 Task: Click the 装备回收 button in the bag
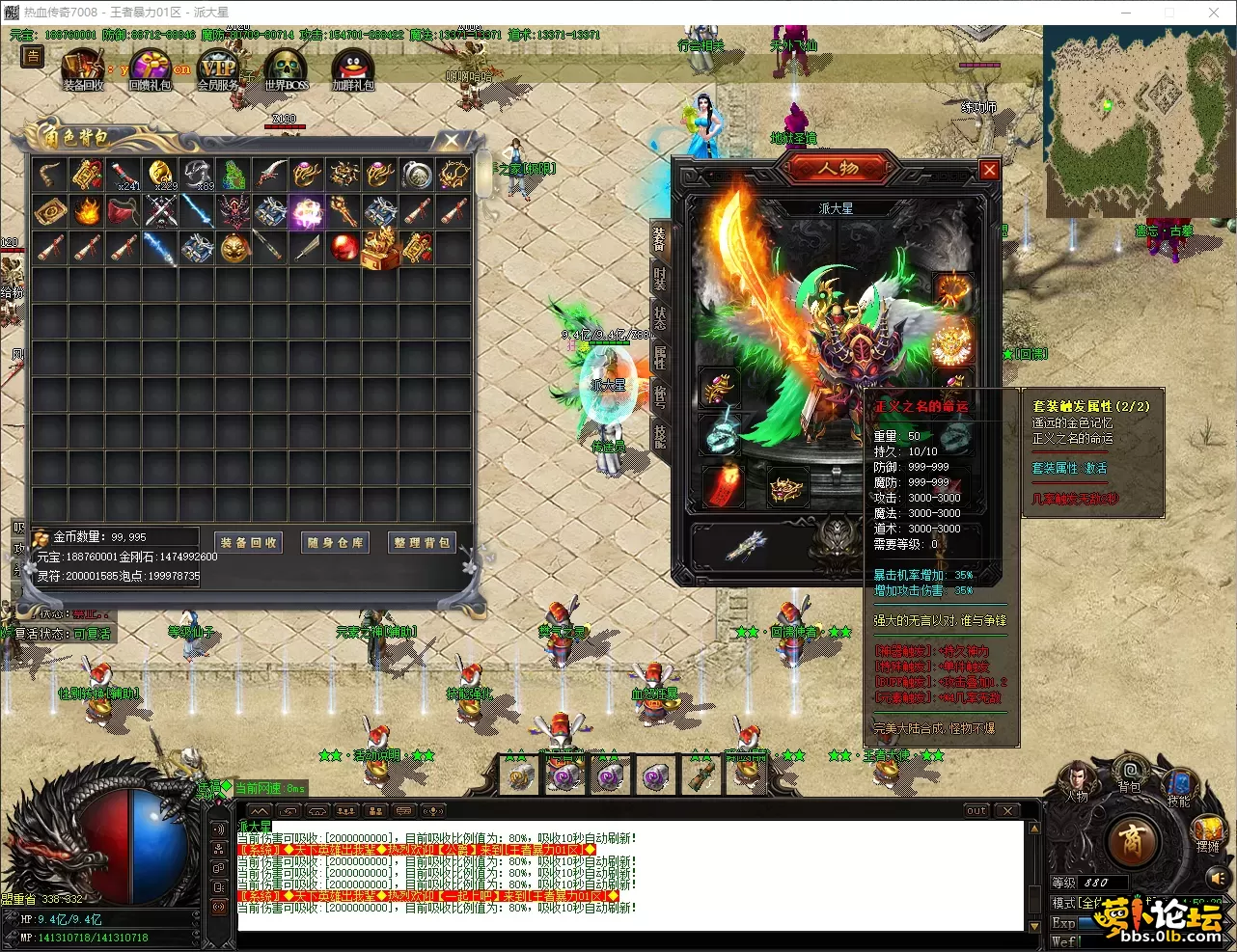(249, 543)
